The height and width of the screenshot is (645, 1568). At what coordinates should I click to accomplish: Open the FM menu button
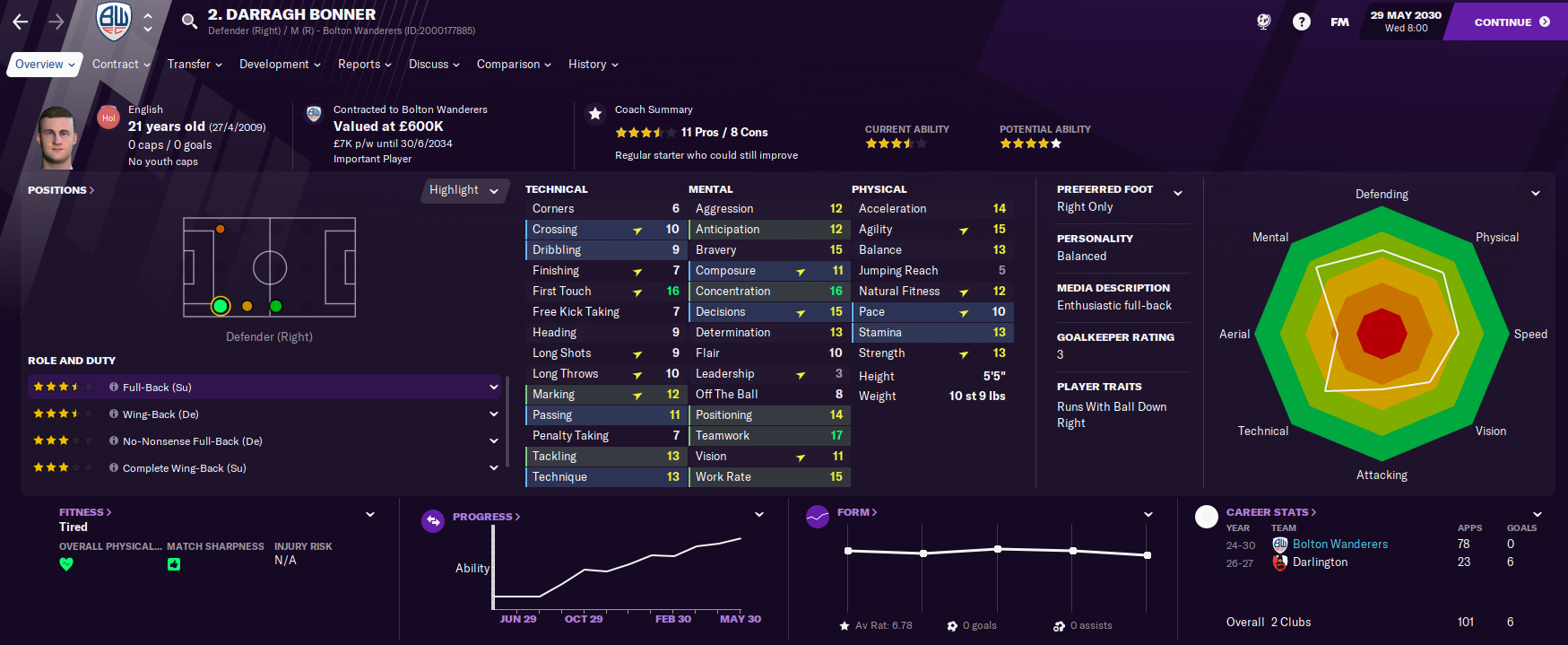coord(1339,22)
